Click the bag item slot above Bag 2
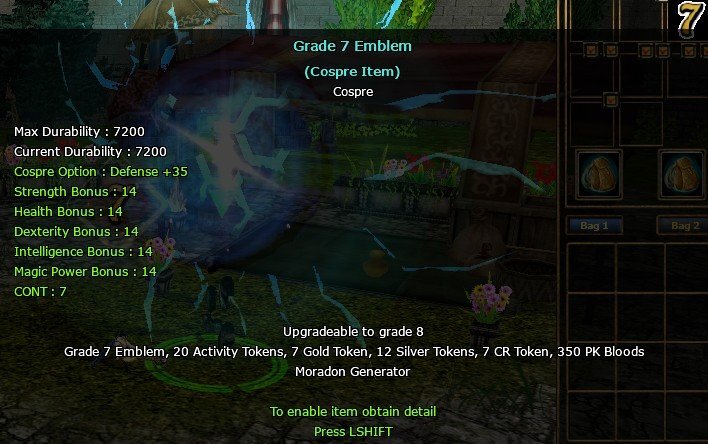The height and width of the screenshot is (444, 708). pos(683,175)
